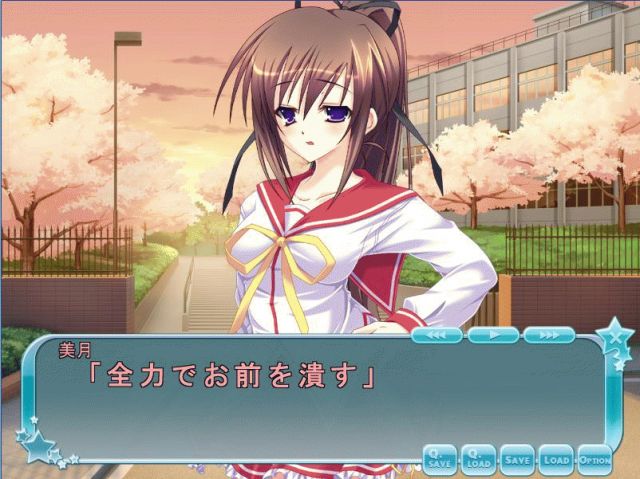This screenshot has height=479, width=640.
Task: Quick load using the Q.Load button
Action: pos(478,458)
